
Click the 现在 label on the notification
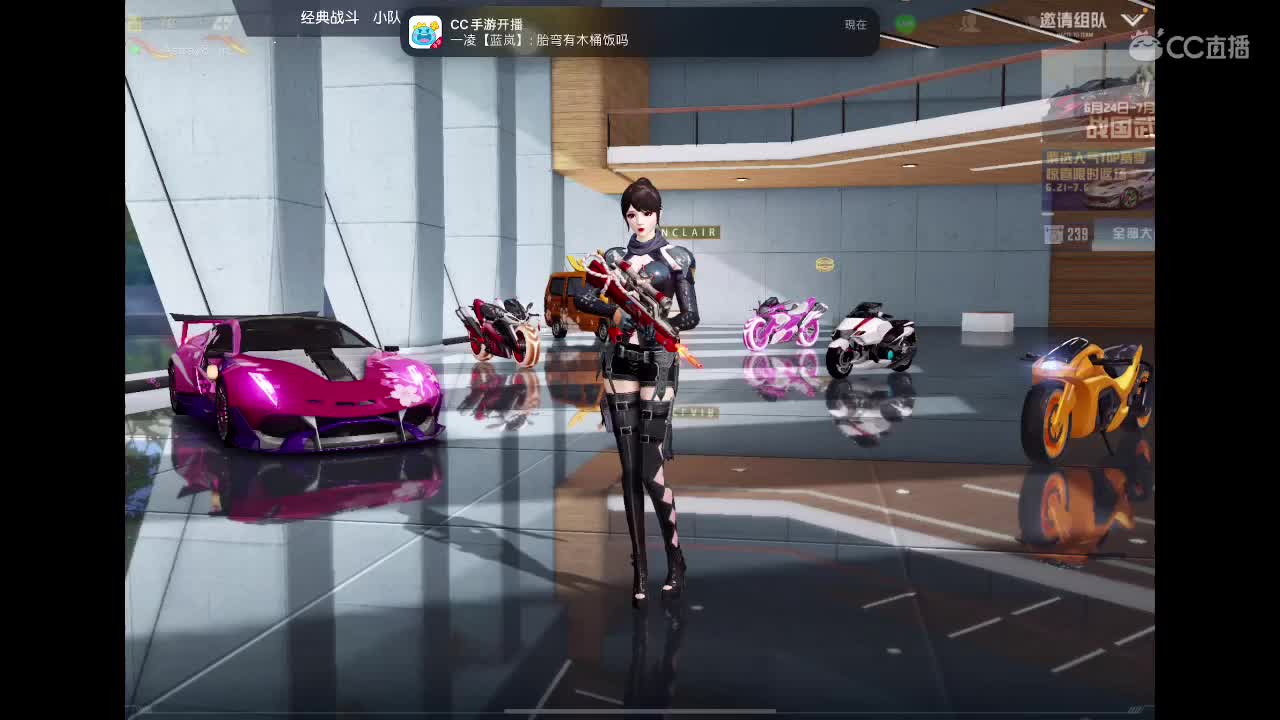coord(854,24)
